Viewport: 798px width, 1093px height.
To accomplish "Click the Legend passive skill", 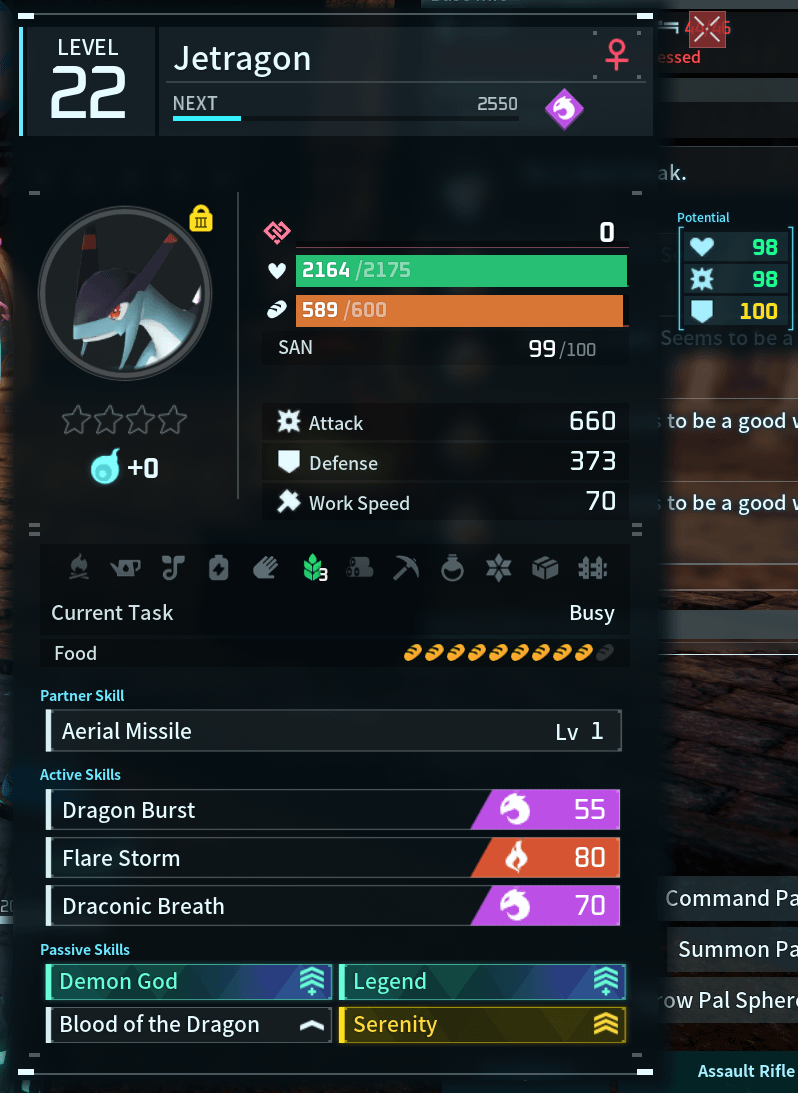I will click(482, 982).
